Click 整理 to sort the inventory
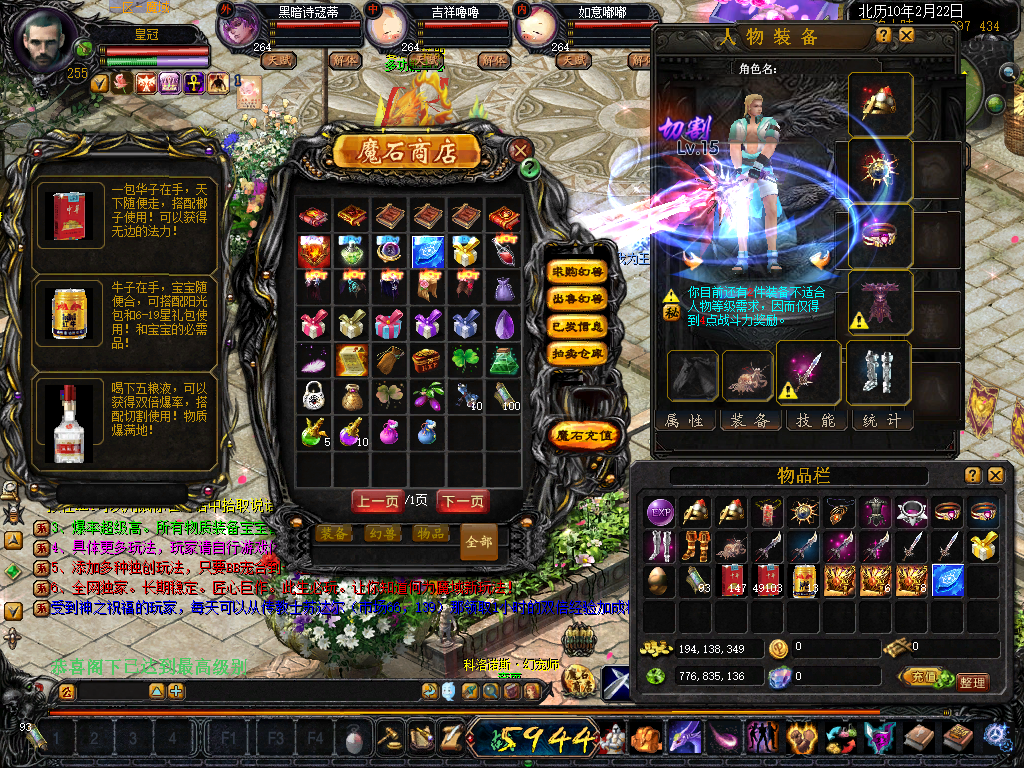 point(971,682)
